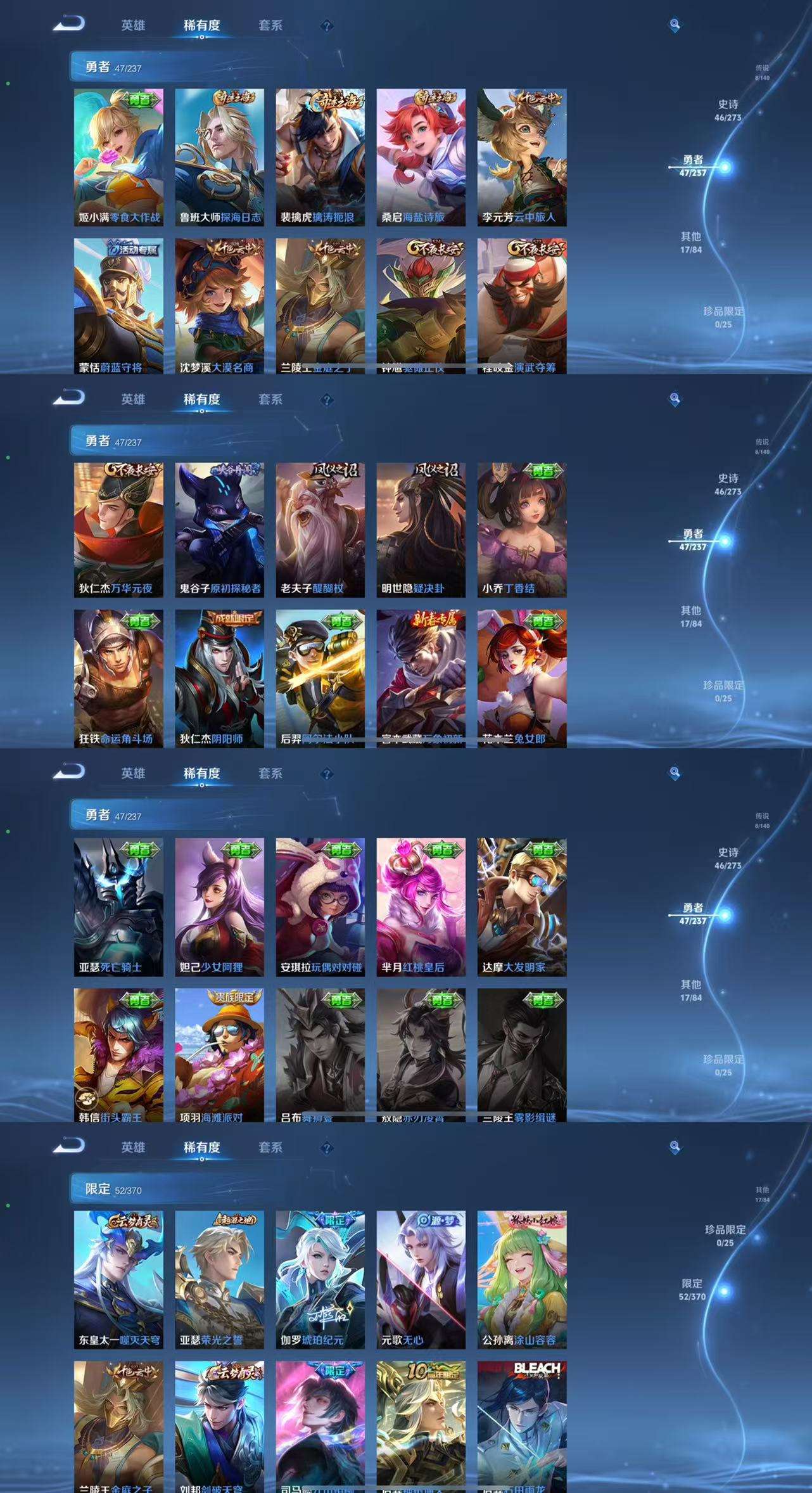Image resolution: width=812 pixels, height=1493 pixels.
Task: Choose the 桑启 海盐诗旅 skin
Action: coord(421,157)
